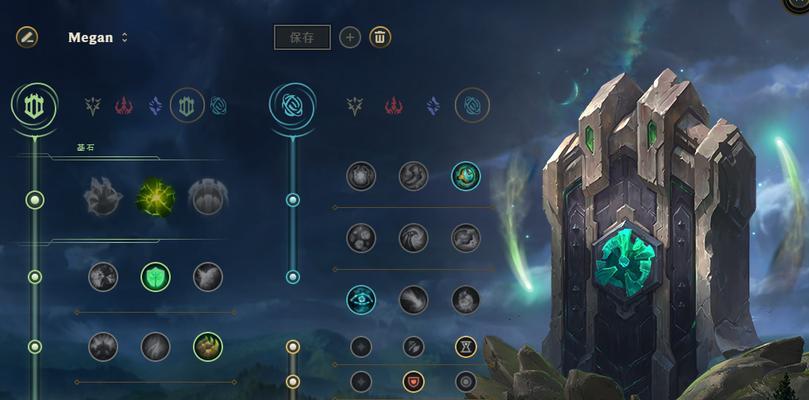Save the rune page with 保存
809x400 pixels.
coord(302,37)
